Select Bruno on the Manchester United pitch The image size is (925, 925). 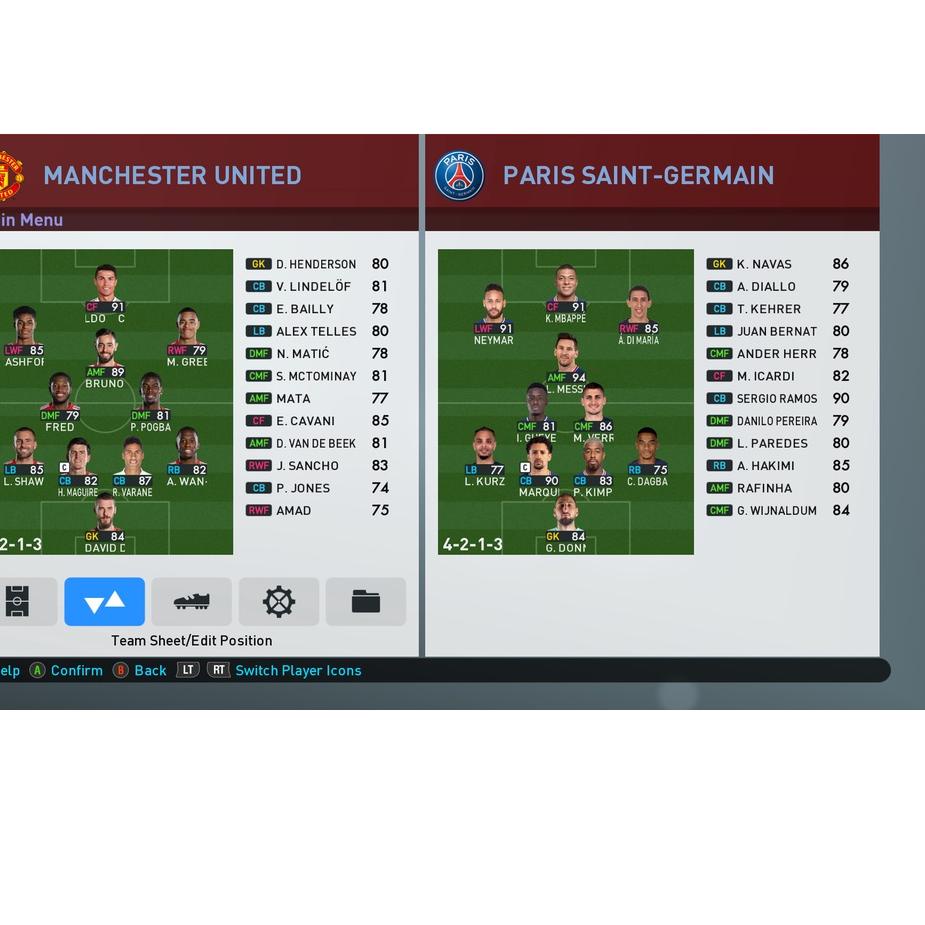click(x=105, y=358)
